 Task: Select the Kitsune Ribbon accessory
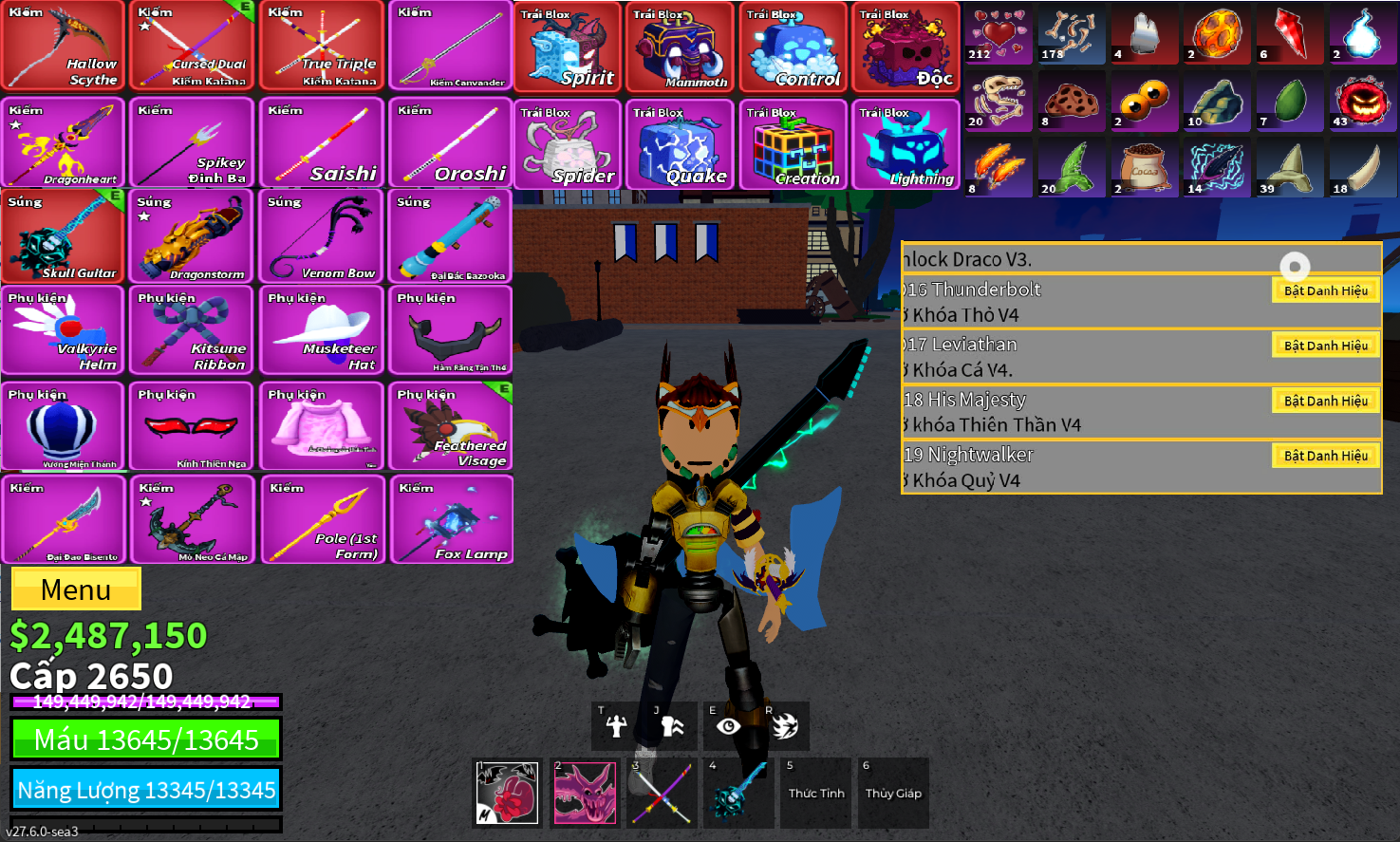[193, 331]
